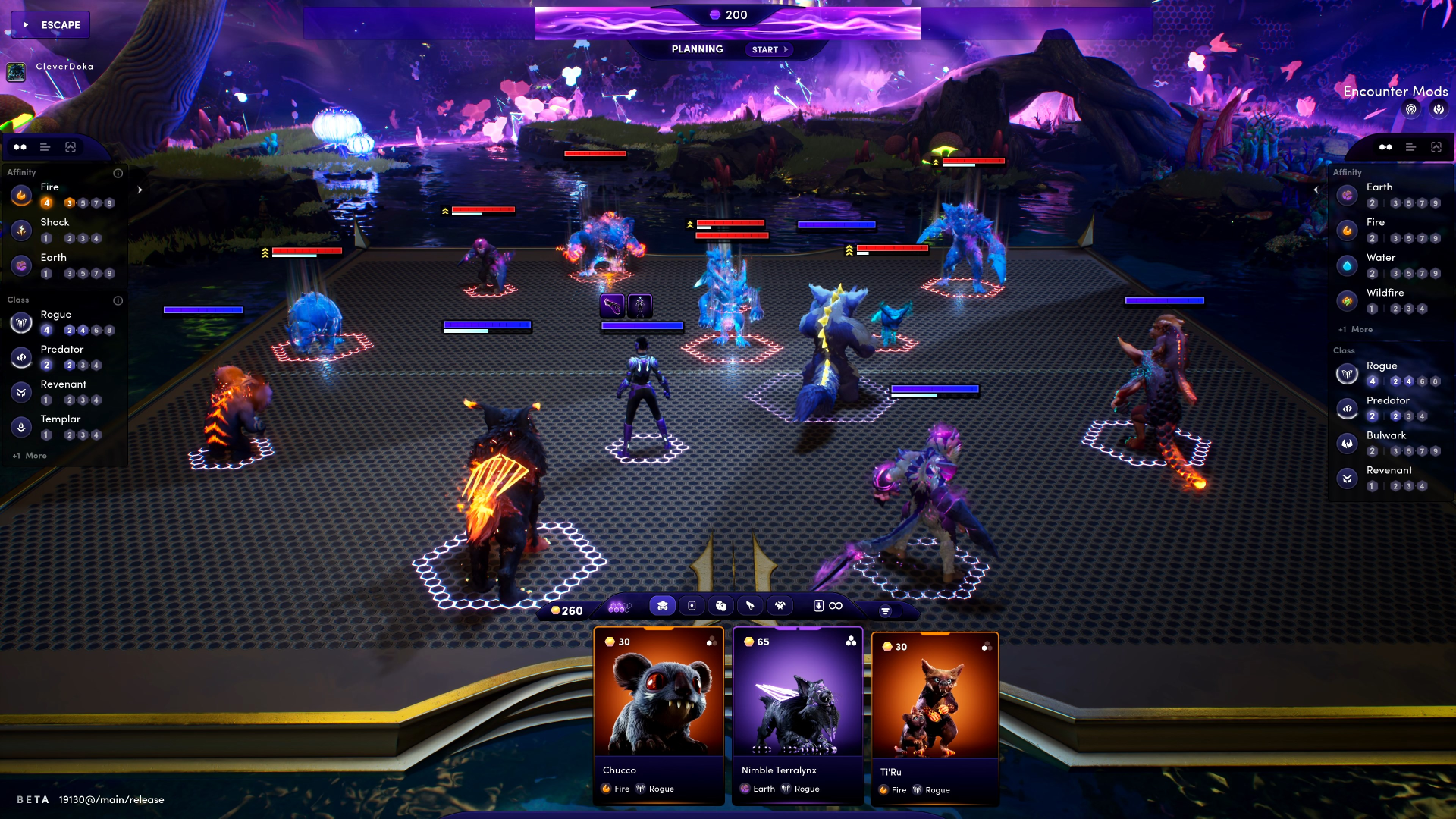Click the Rogue class icon in left panel
Image resolution: width=1456 pixels, height=819 pixels.
point(20,322)
